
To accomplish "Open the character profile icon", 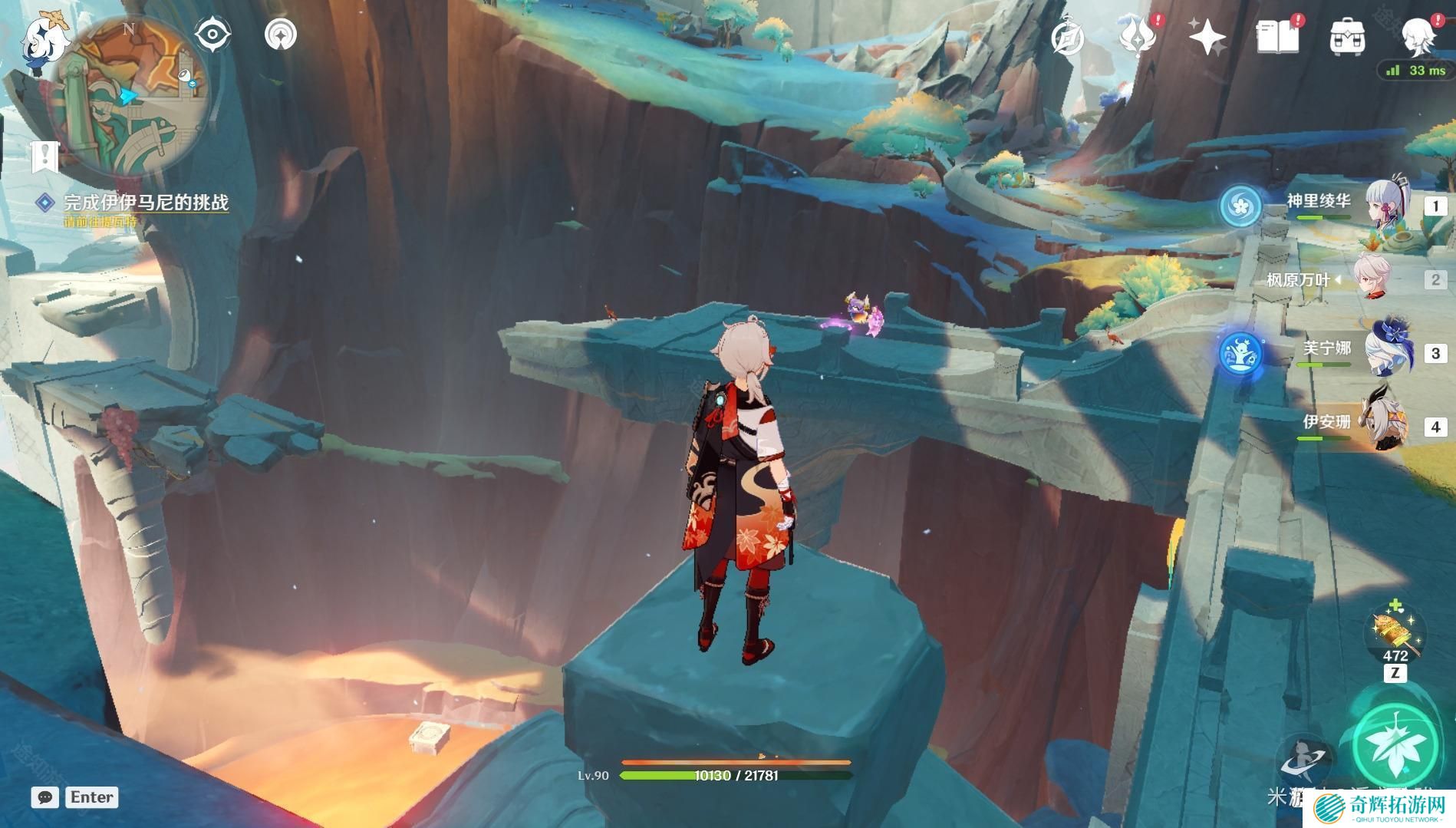I will click(x=1417, y=35).
